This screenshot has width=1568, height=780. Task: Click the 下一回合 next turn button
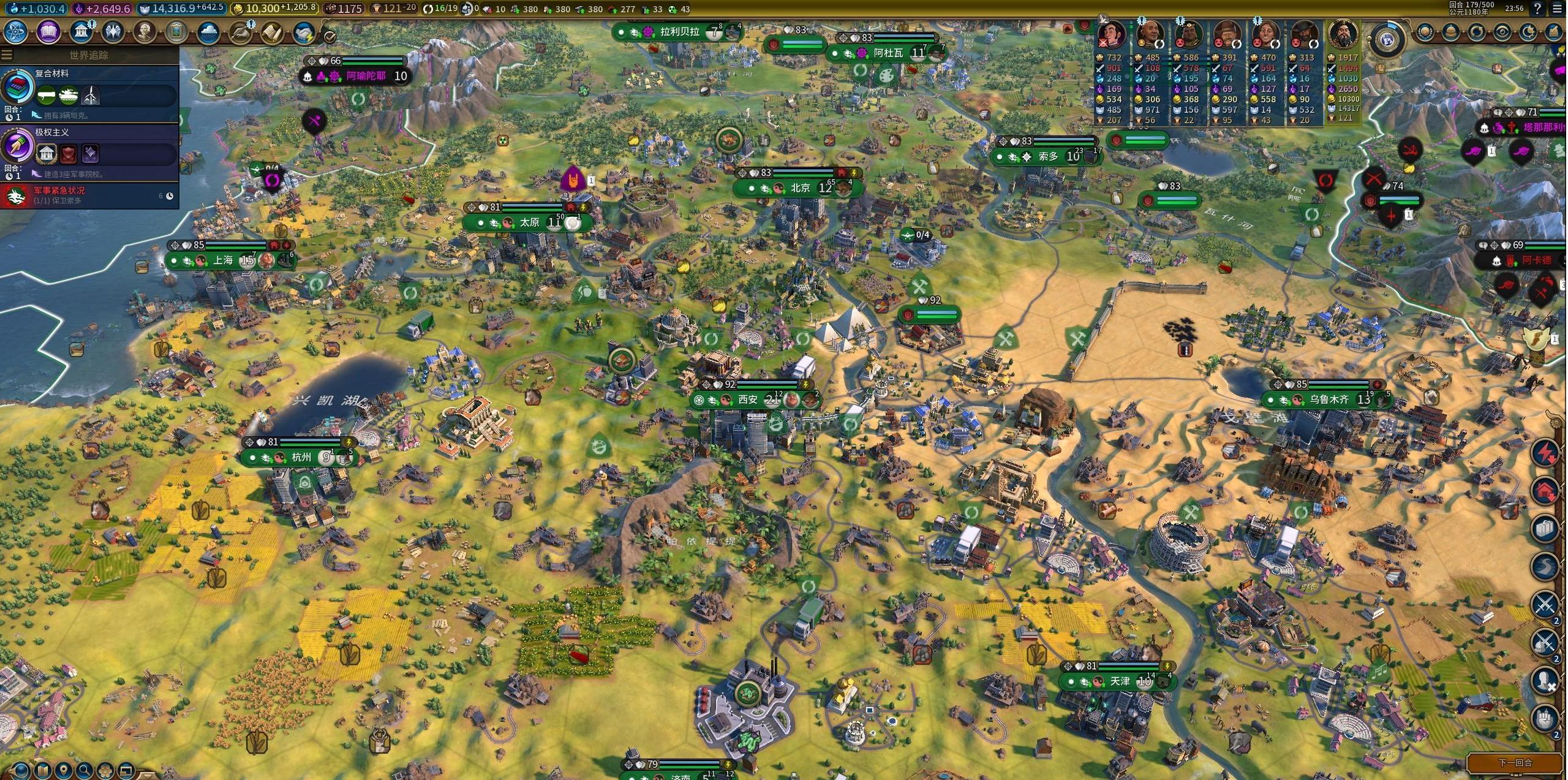coord(1515,763)
